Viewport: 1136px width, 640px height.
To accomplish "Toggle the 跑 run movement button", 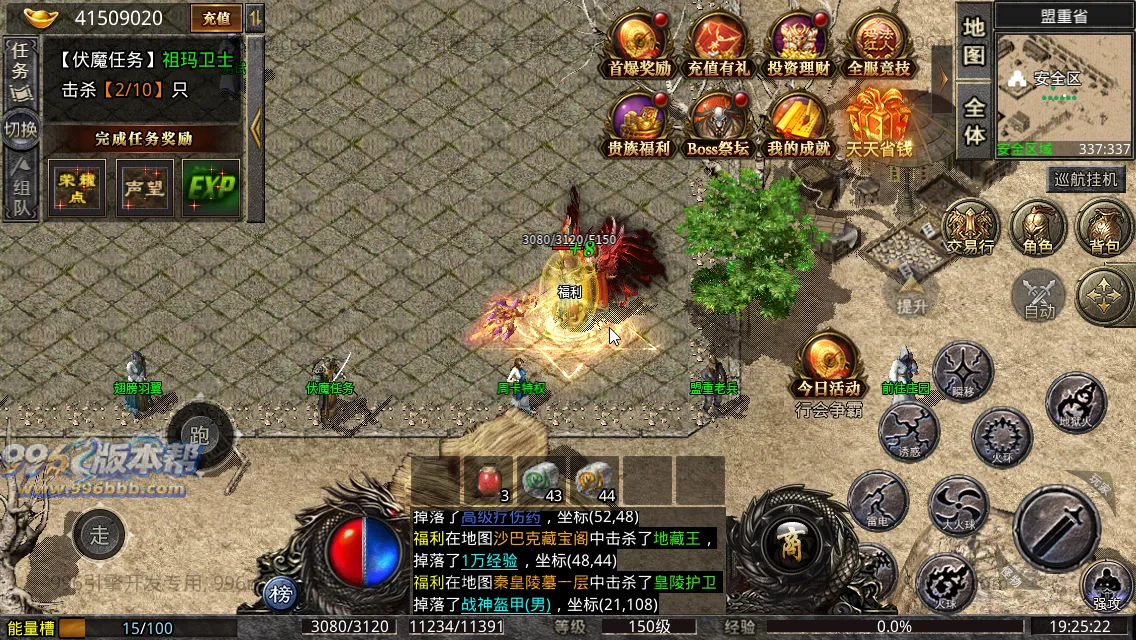I will coord(199,435).
